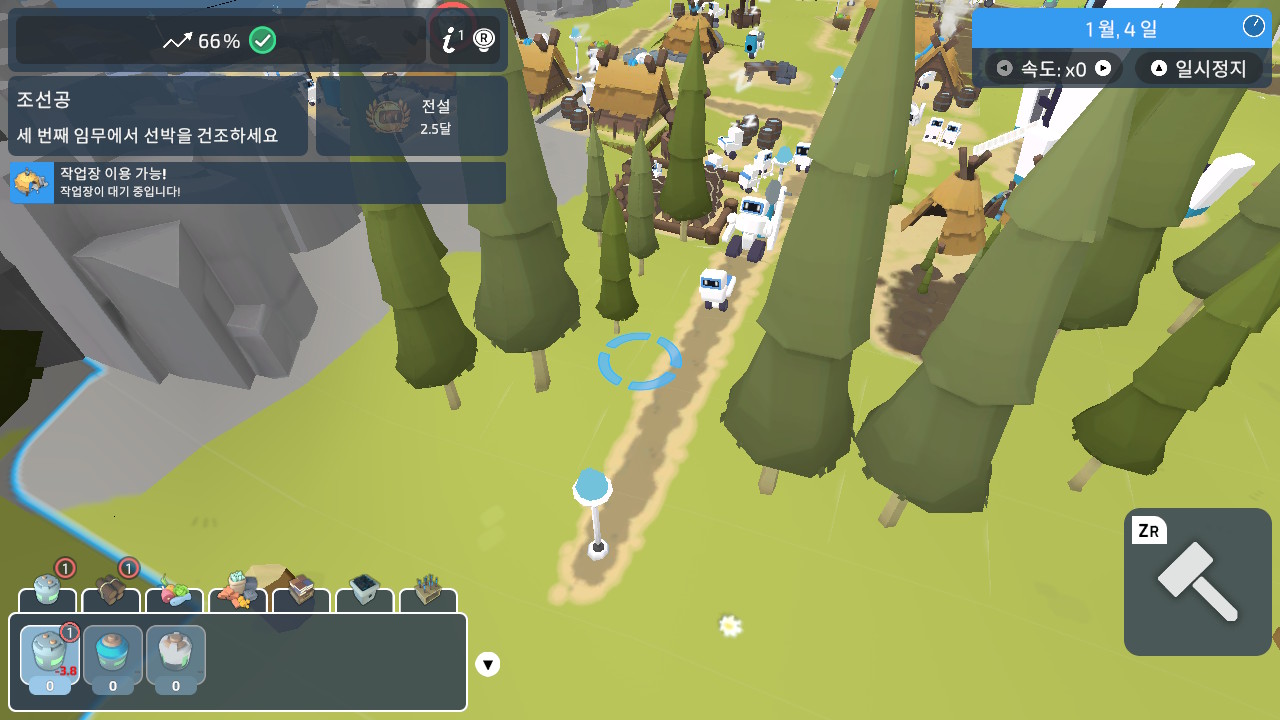1280x720 pixels.
Task: Toggle pause with the 일시정지 button
Action: 1199,68
